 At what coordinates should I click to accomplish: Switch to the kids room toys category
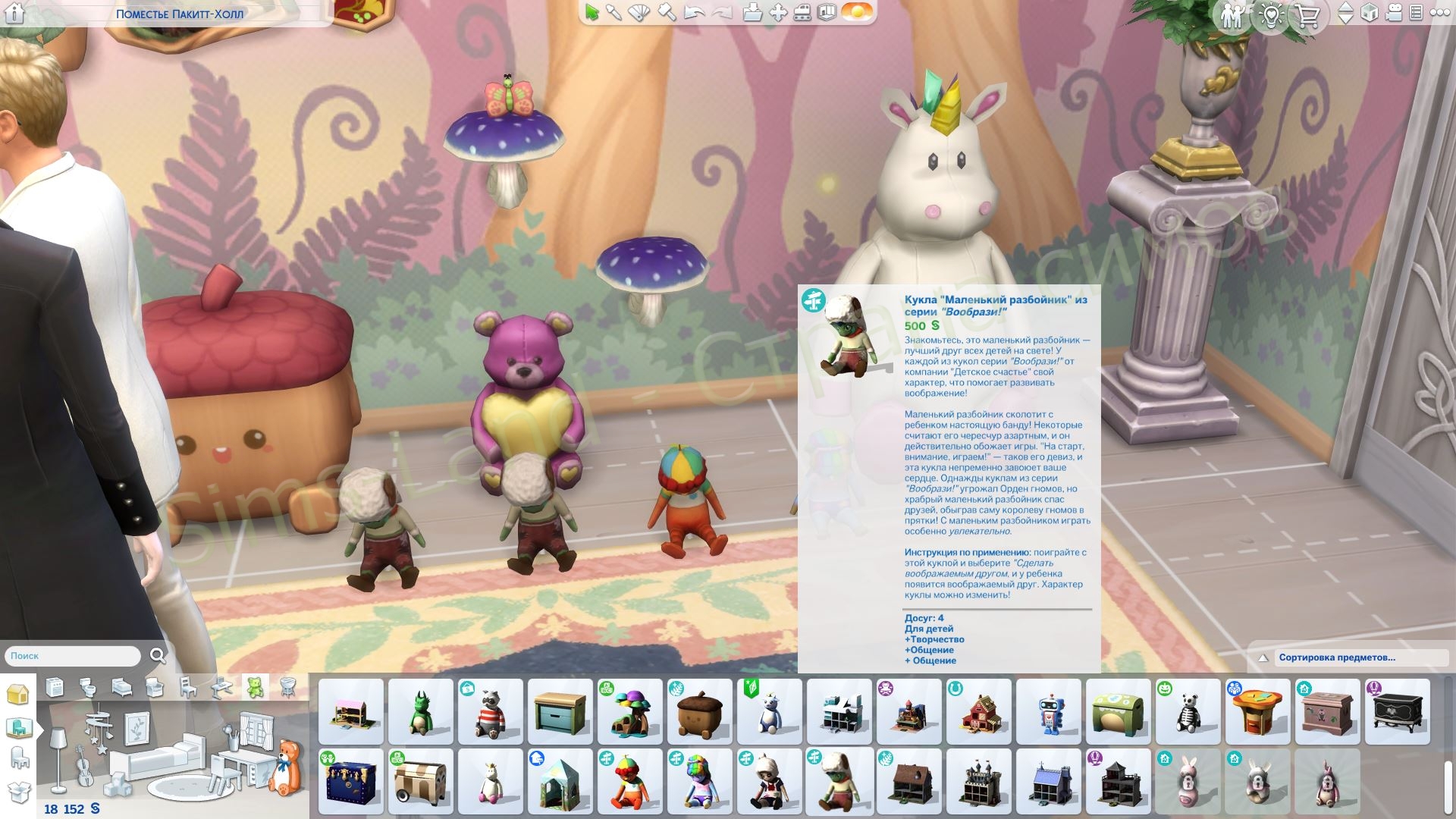(255, 687)
